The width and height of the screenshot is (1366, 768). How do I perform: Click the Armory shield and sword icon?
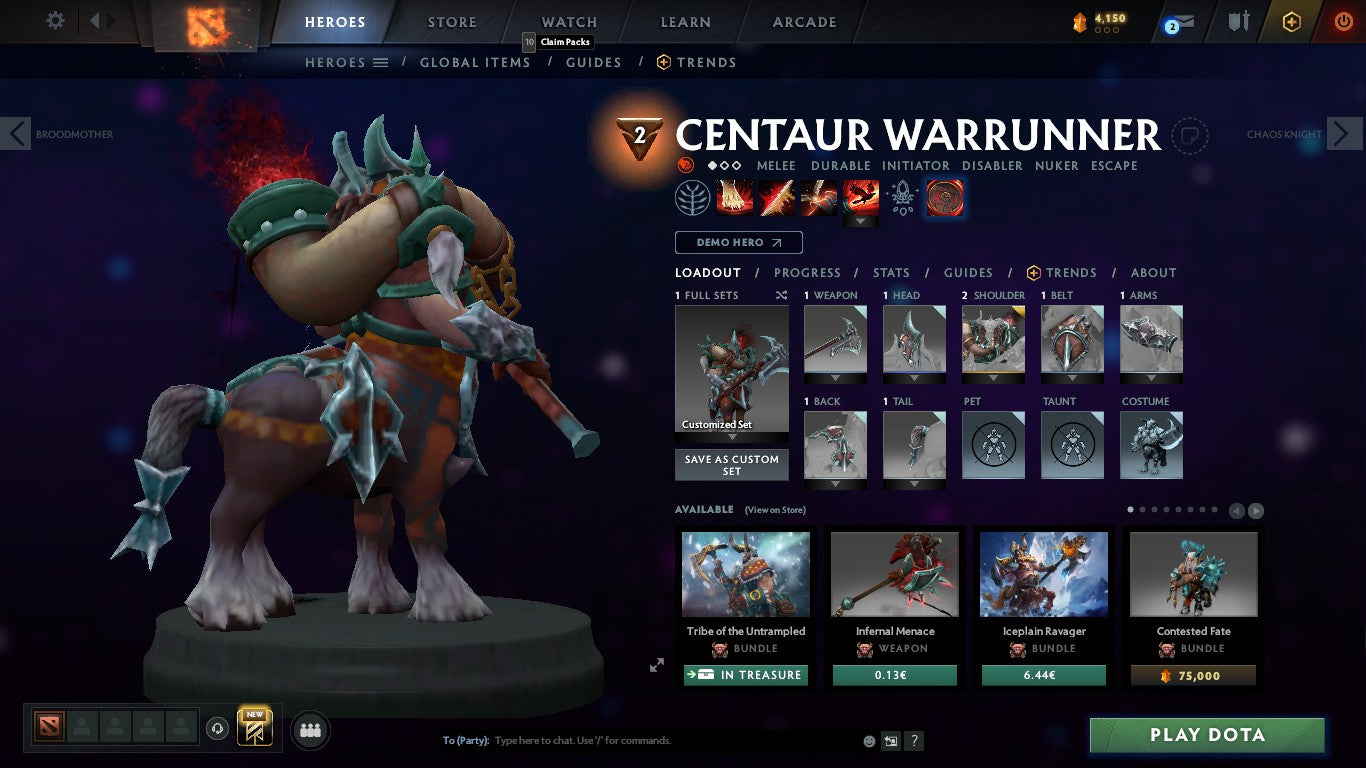click(x=1237, y=21)
